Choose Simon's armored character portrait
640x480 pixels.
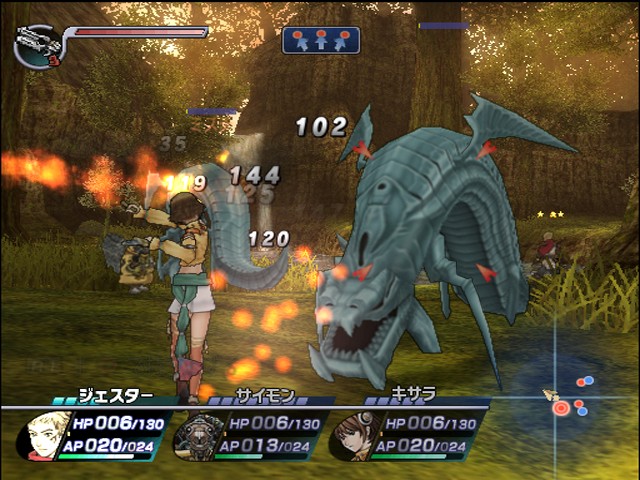(x=194, y=436)
